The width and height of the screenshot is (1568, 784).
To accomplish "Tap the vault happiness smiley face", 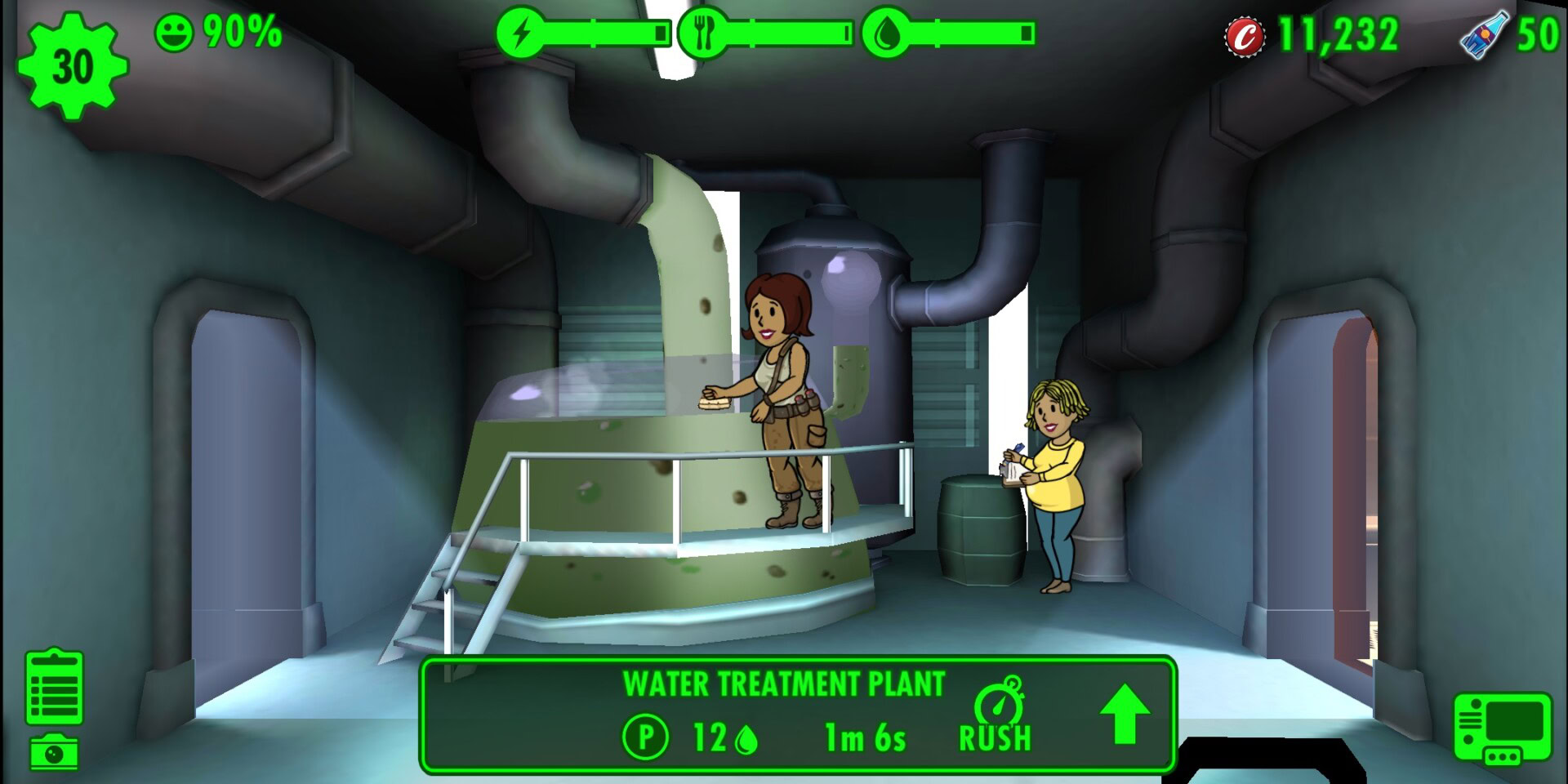I will (x=174, y=33).
